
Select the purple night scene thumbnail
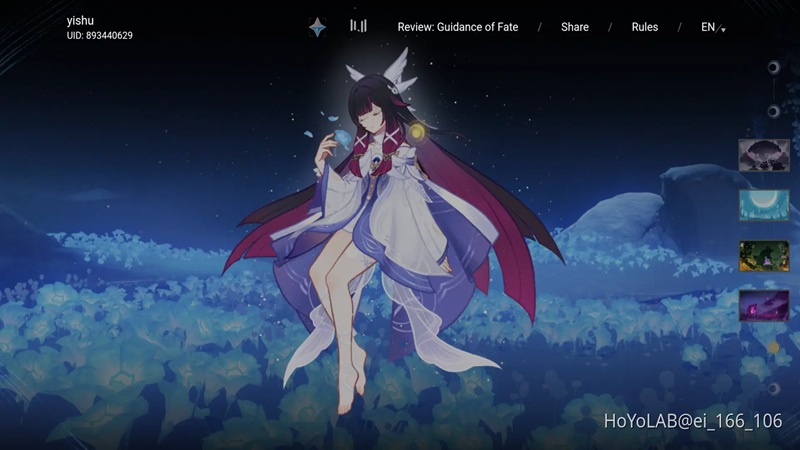pyautogui.click(x=764, y=305)
